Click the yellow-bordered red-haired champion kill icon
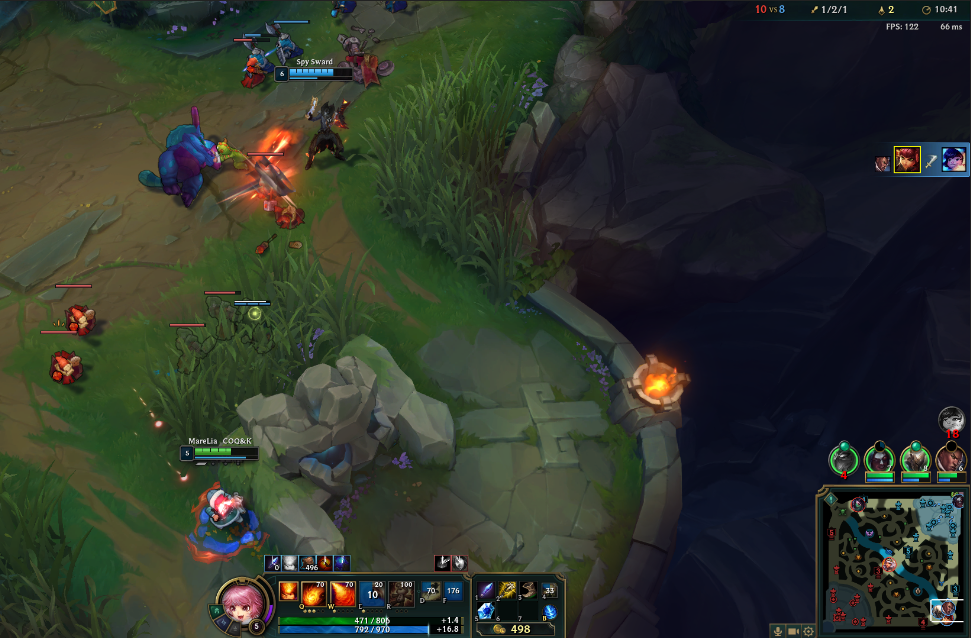This screenshot has height=638, width=971. [907, 160]
